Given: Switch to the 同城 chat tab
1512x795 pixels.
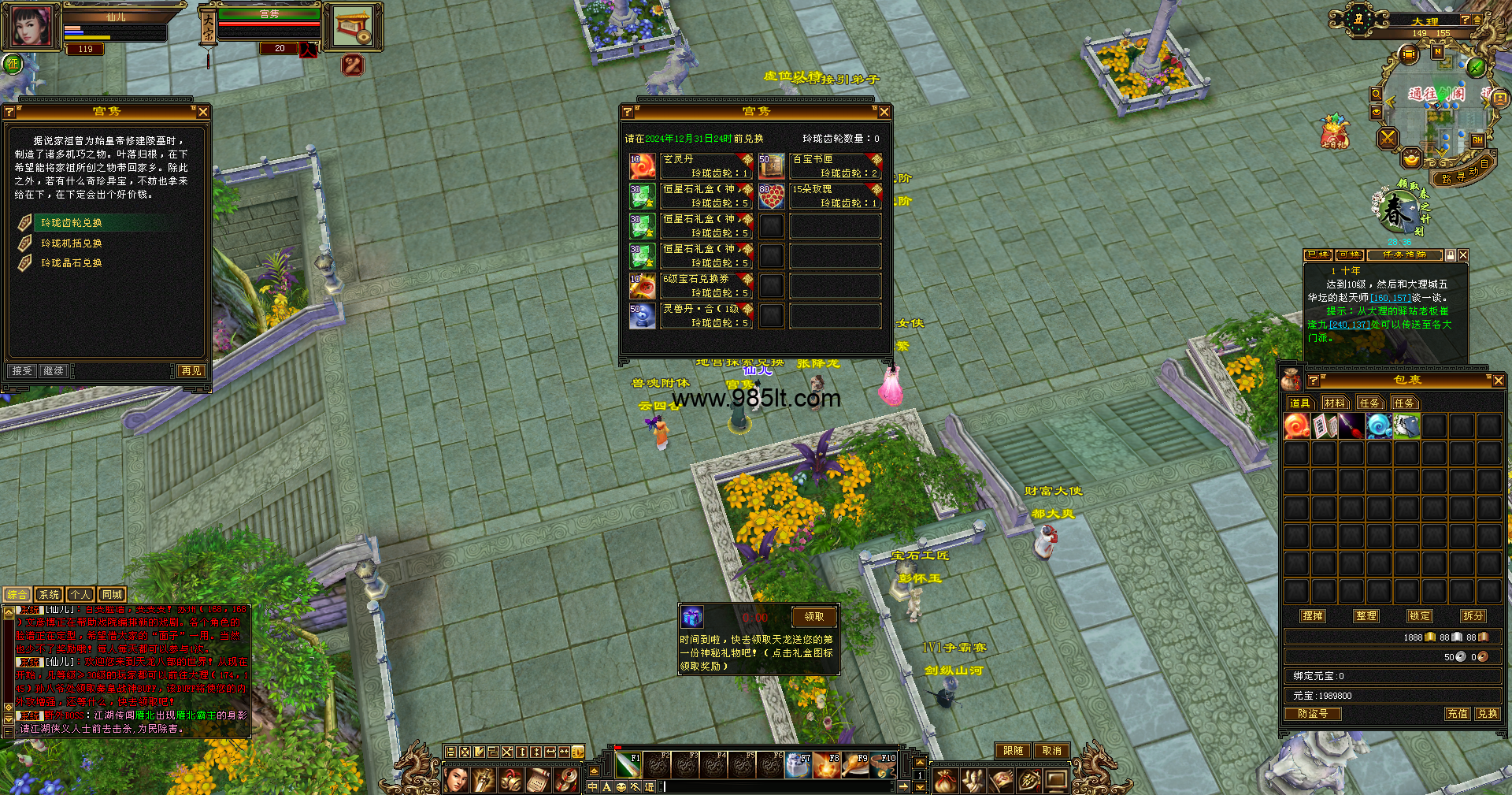Looking at the screenshot, I should 112,595.
